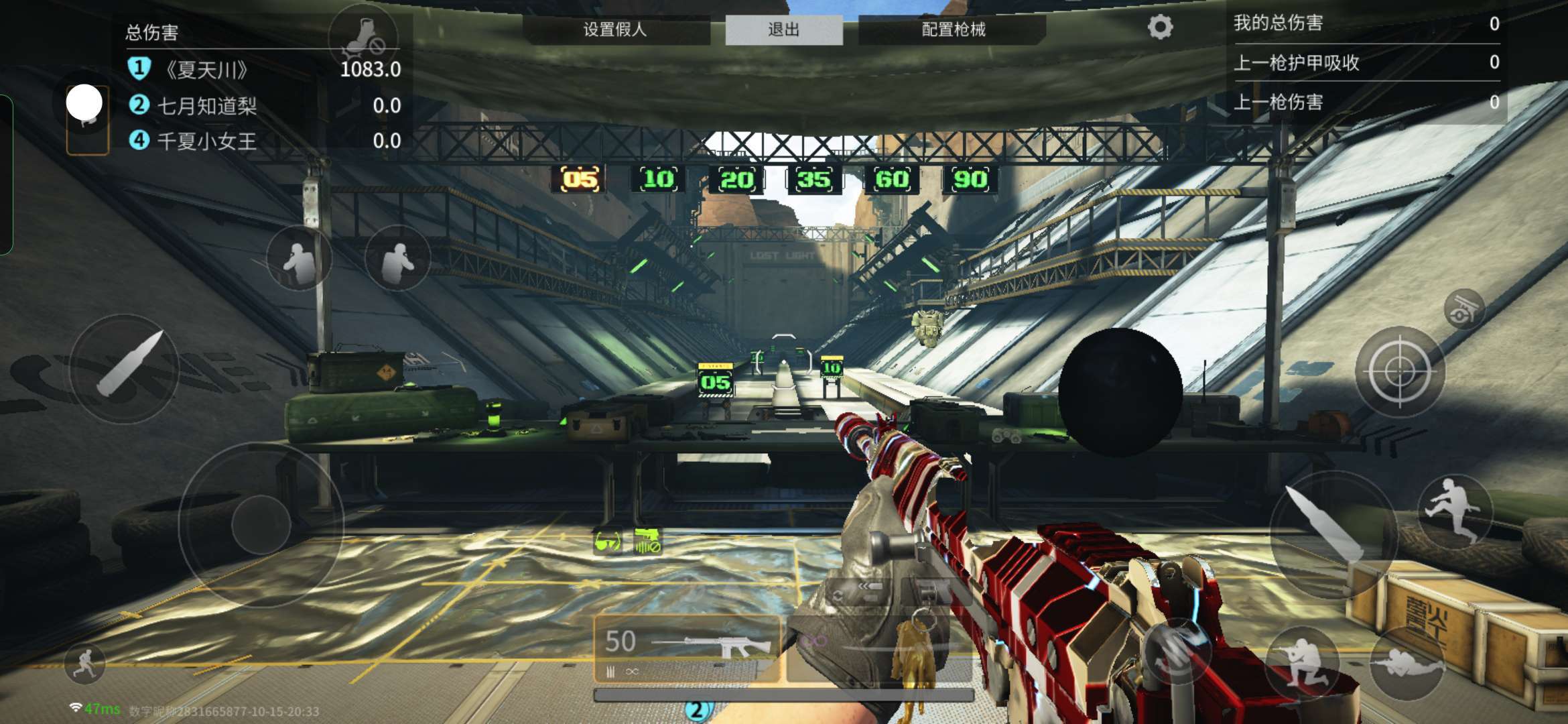Open settings with the gear icon
Image resolution: width=1568 pixels, height=724 pixels.
(x=1160, y=27)
